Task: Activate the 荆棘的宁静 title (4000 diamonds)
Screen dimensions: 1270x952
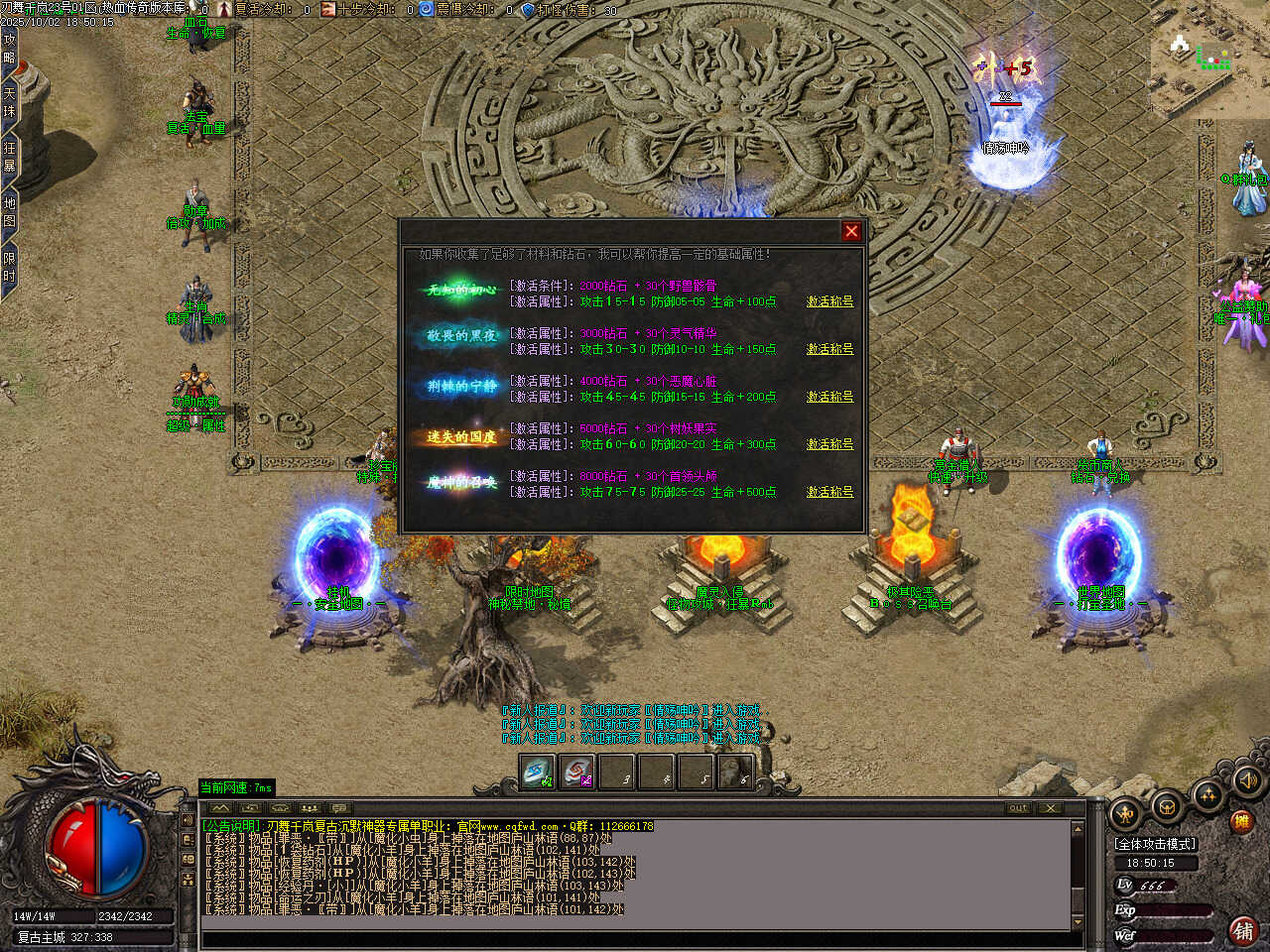Action: [829, 397]
